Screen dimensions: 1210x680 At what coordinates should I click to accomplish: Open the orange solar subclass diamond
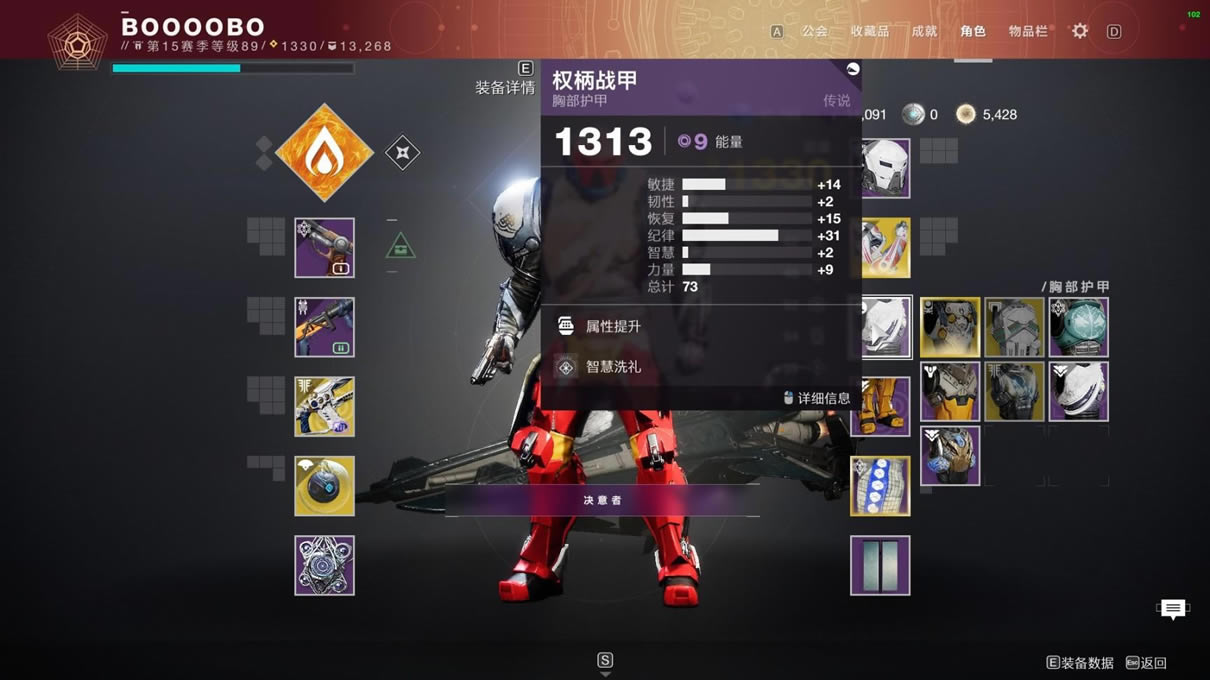click(x=324, y=153)
